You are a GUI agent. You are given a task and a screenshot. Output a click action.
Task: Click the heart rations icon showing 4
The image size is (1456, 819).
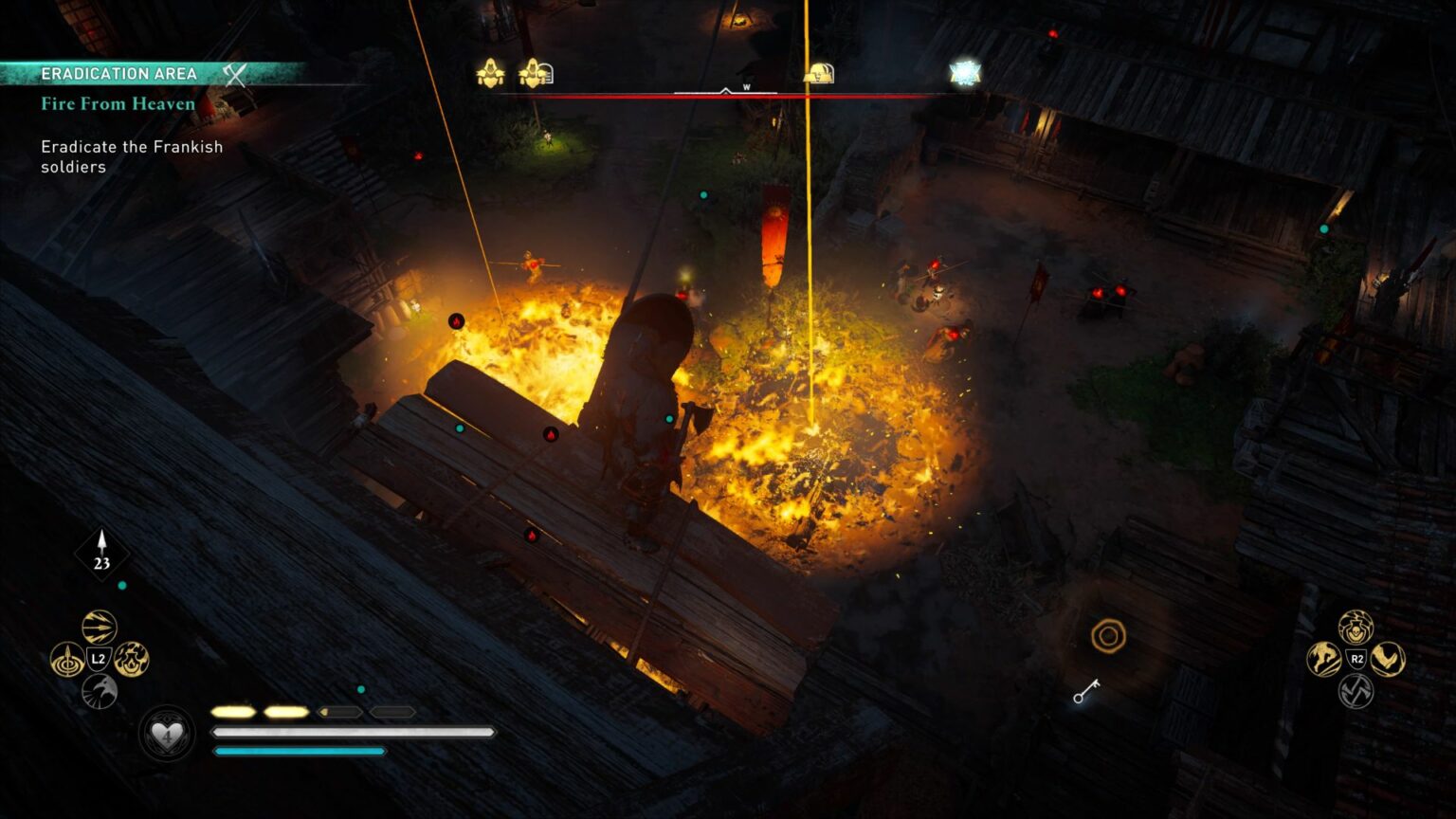(167, 735)
